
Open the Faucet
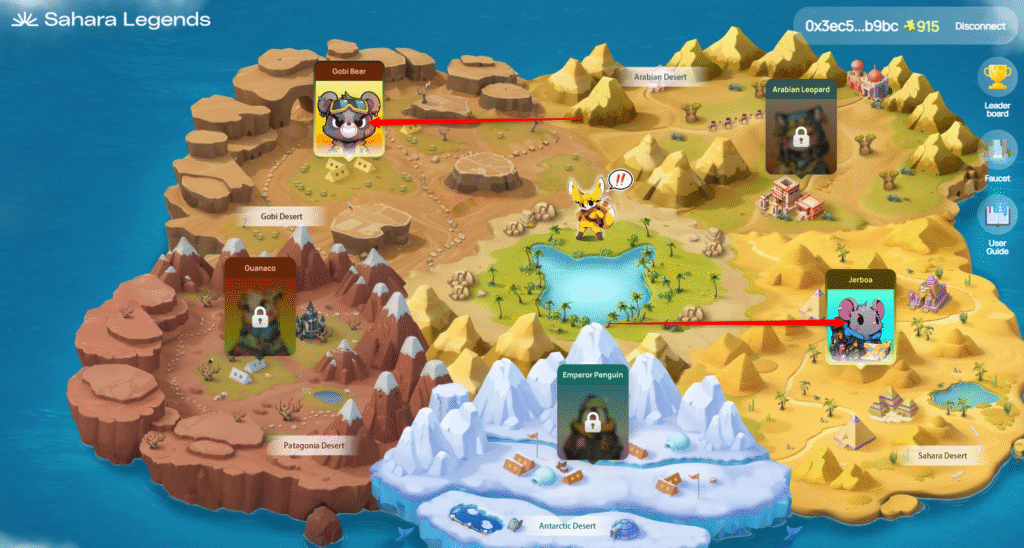[x=997, y=157]
